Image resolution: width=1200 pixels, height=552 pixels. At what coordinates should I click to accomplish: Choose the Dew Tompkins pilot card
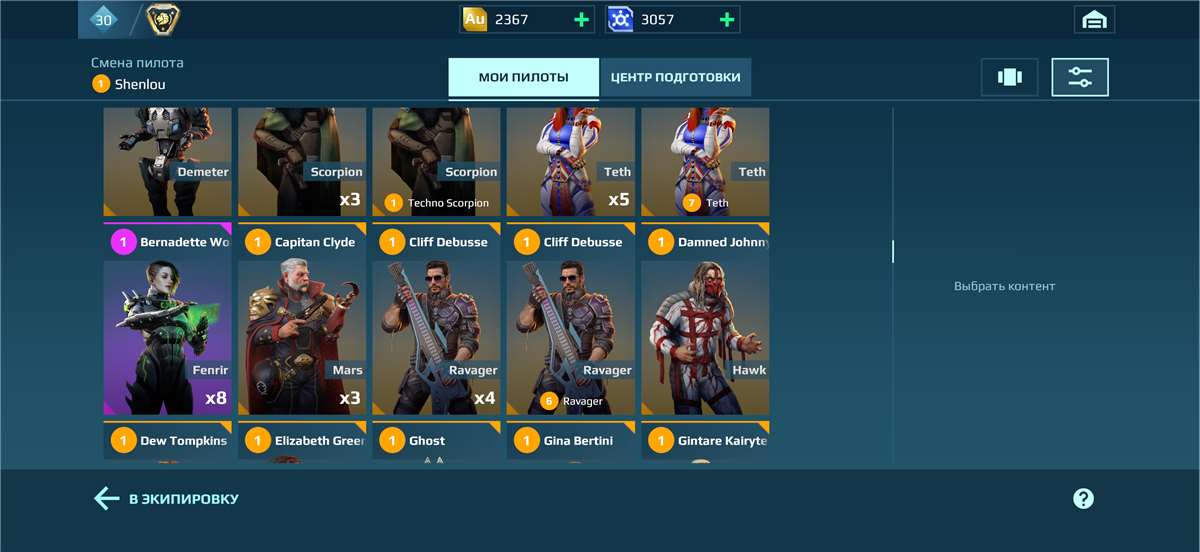pyautogui.click(x=167, y=441)
